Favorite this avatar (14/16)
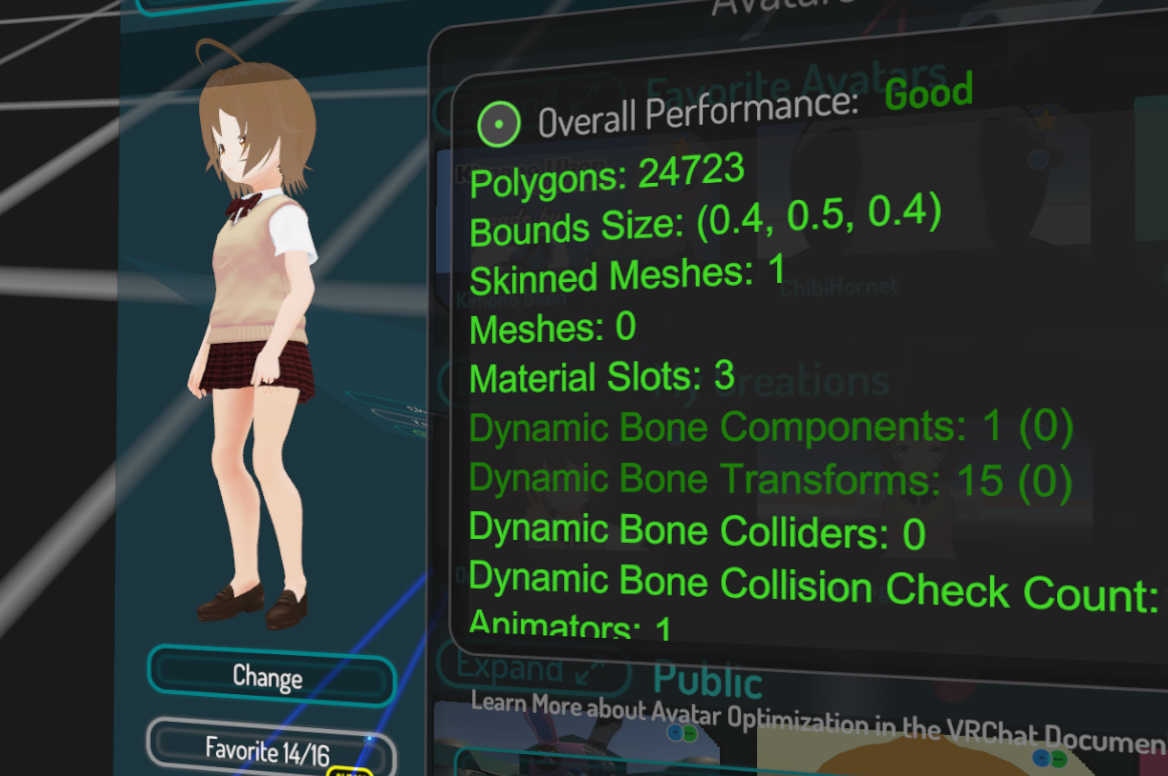This screenshot has width=1168, height=776. click(267, 750)
